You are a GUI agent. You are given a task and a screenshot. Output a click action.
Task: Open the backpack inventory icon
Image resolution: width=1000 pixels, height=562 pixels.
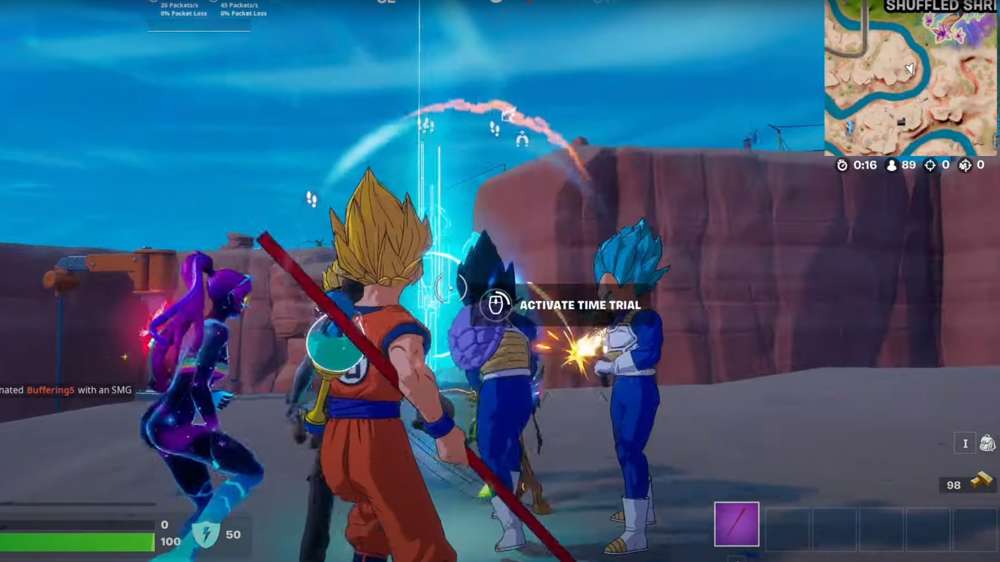coord(986,443)
